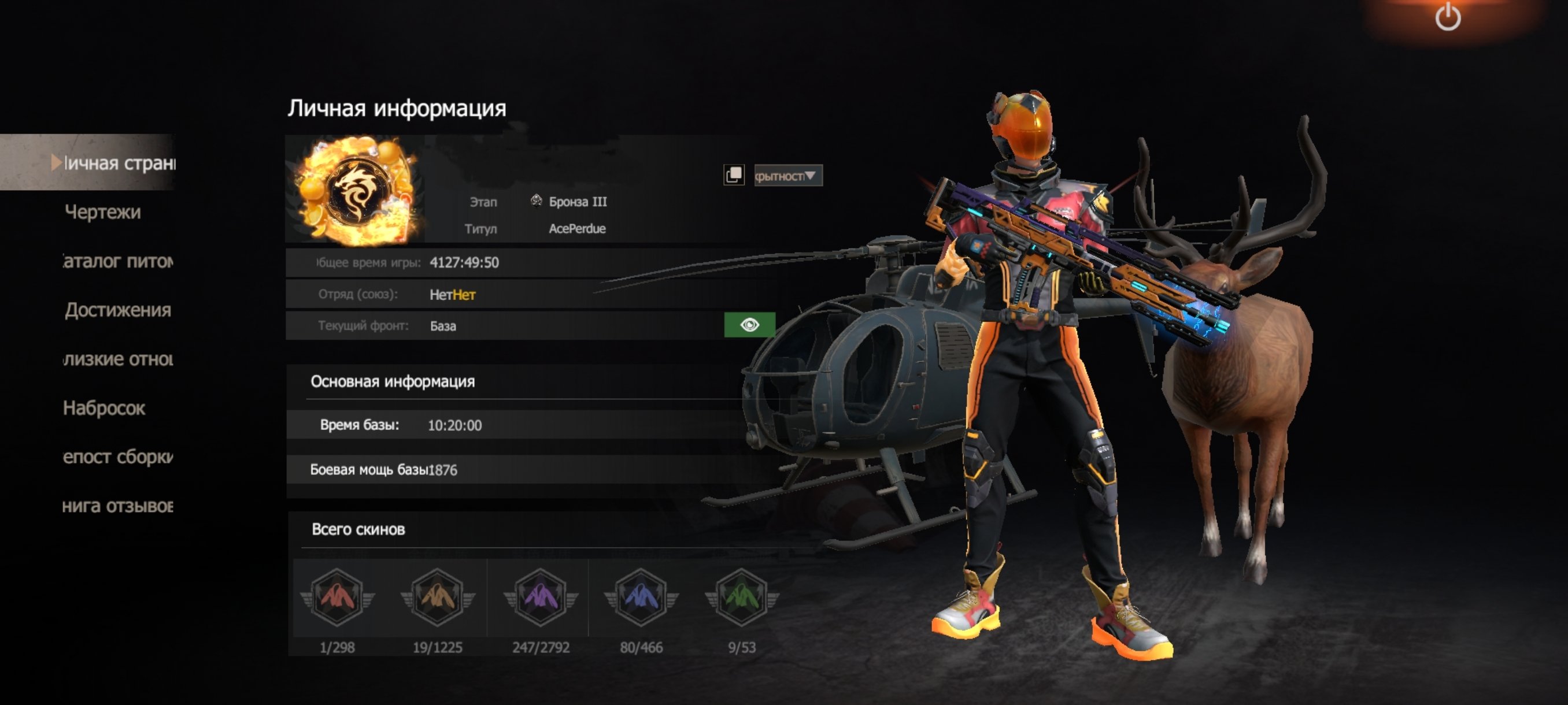
Task: Open the Чертежи section
Action: (102, 211)
